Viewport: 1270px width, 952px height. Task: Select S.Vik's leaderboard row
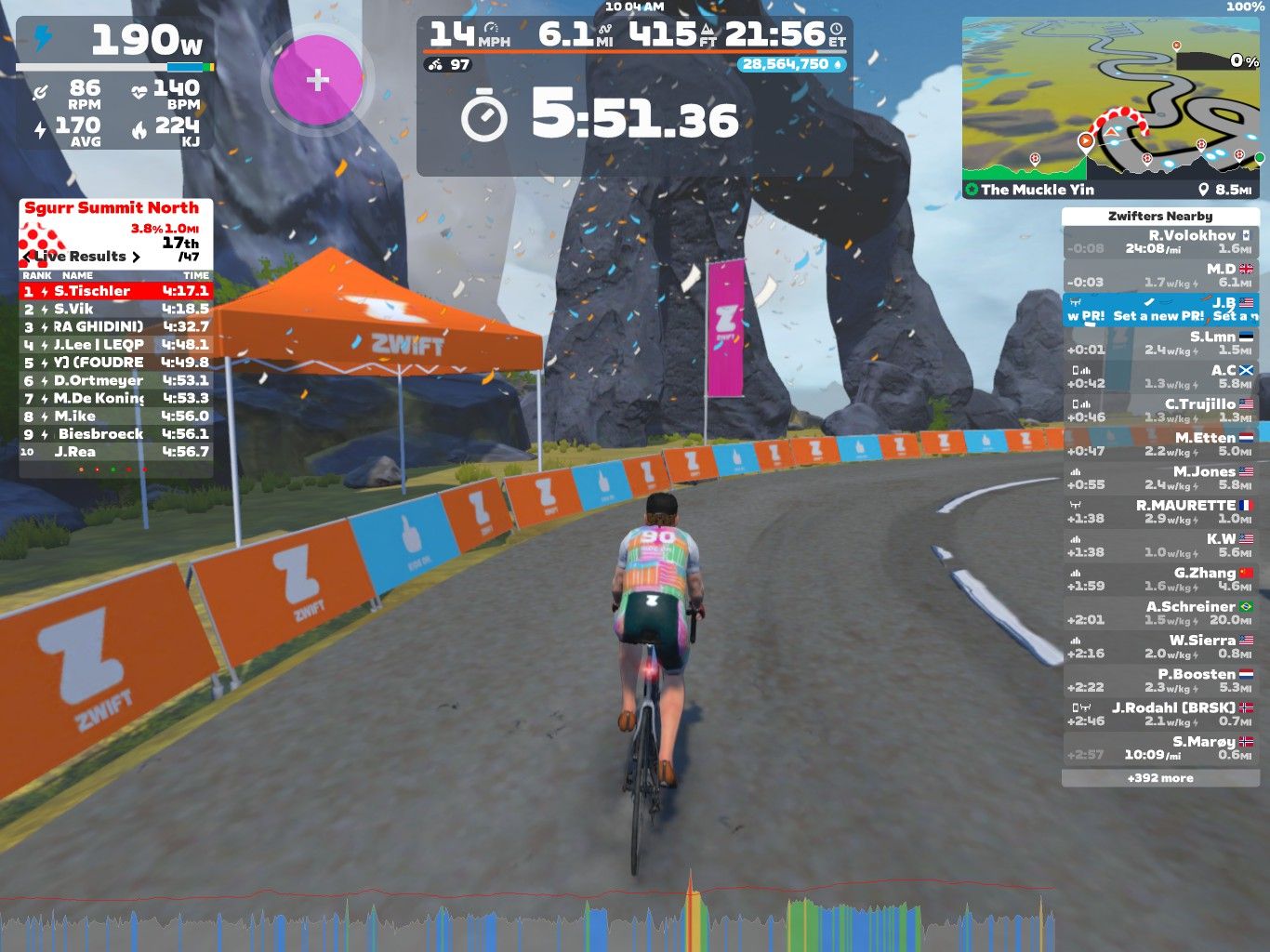pyautogui.click(x=116, y=309)
